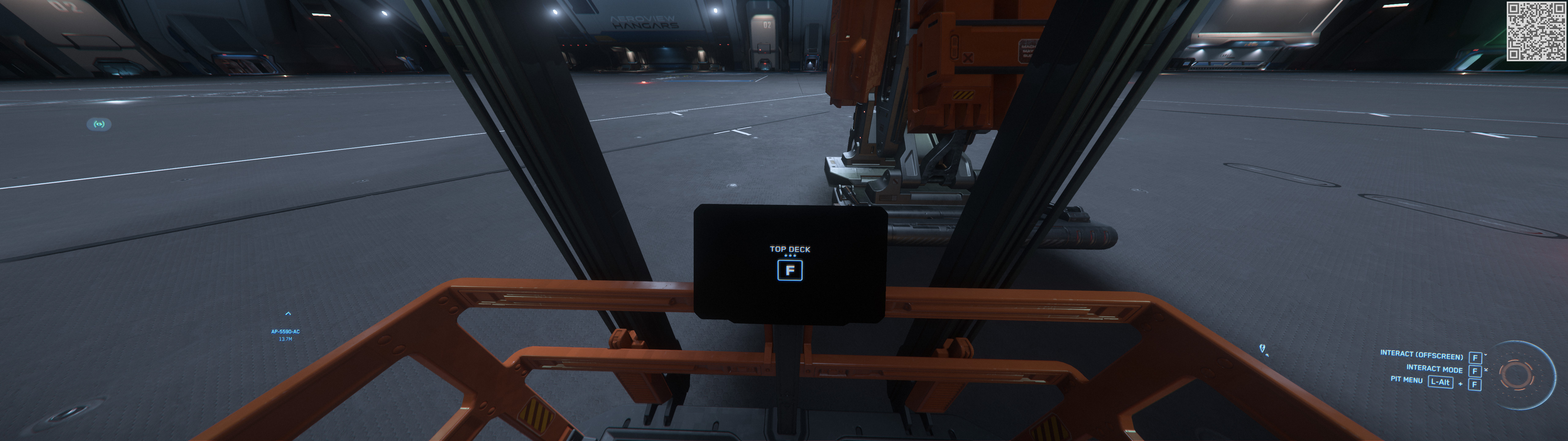Click the L-Alt keycap in the PIT MENU binding
This screenshot has height=441, width=1568.
pos(1441,382)
